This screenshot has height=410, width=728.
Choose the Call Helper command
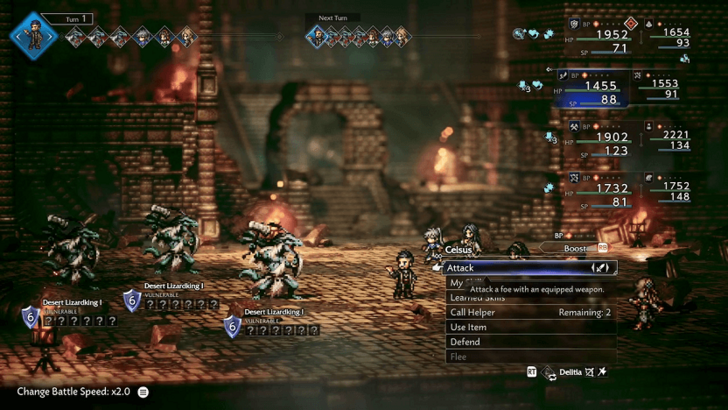click(530, 312)
